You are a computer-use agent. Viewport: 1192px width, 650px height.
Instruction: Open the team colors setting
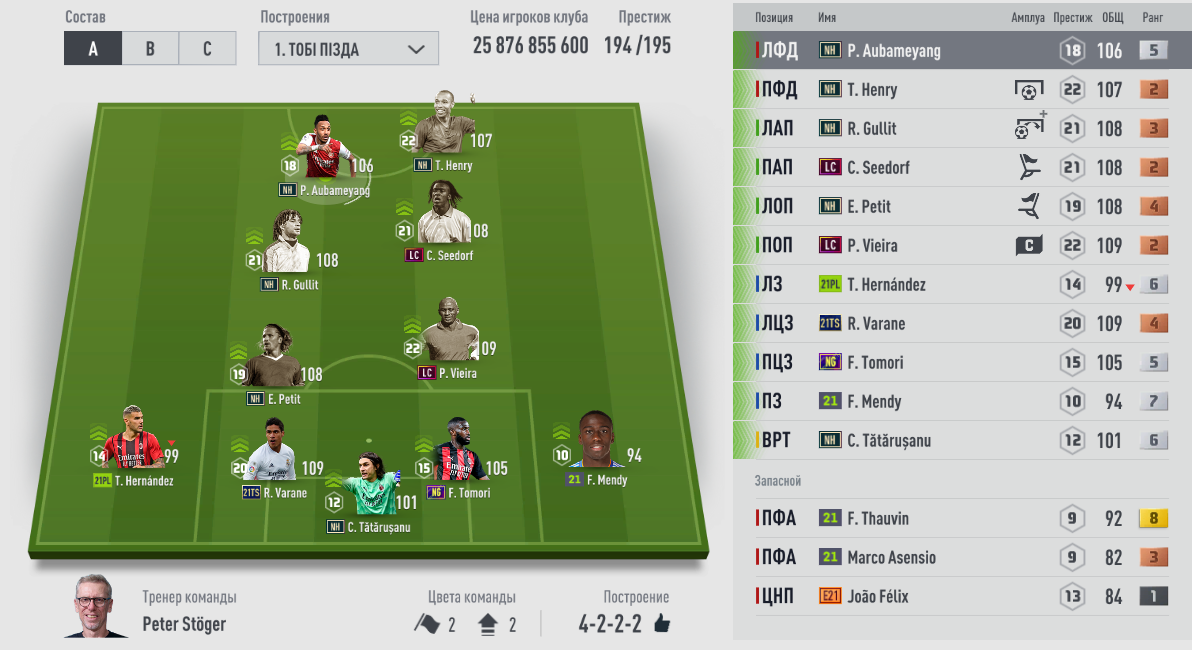point(465,624)
